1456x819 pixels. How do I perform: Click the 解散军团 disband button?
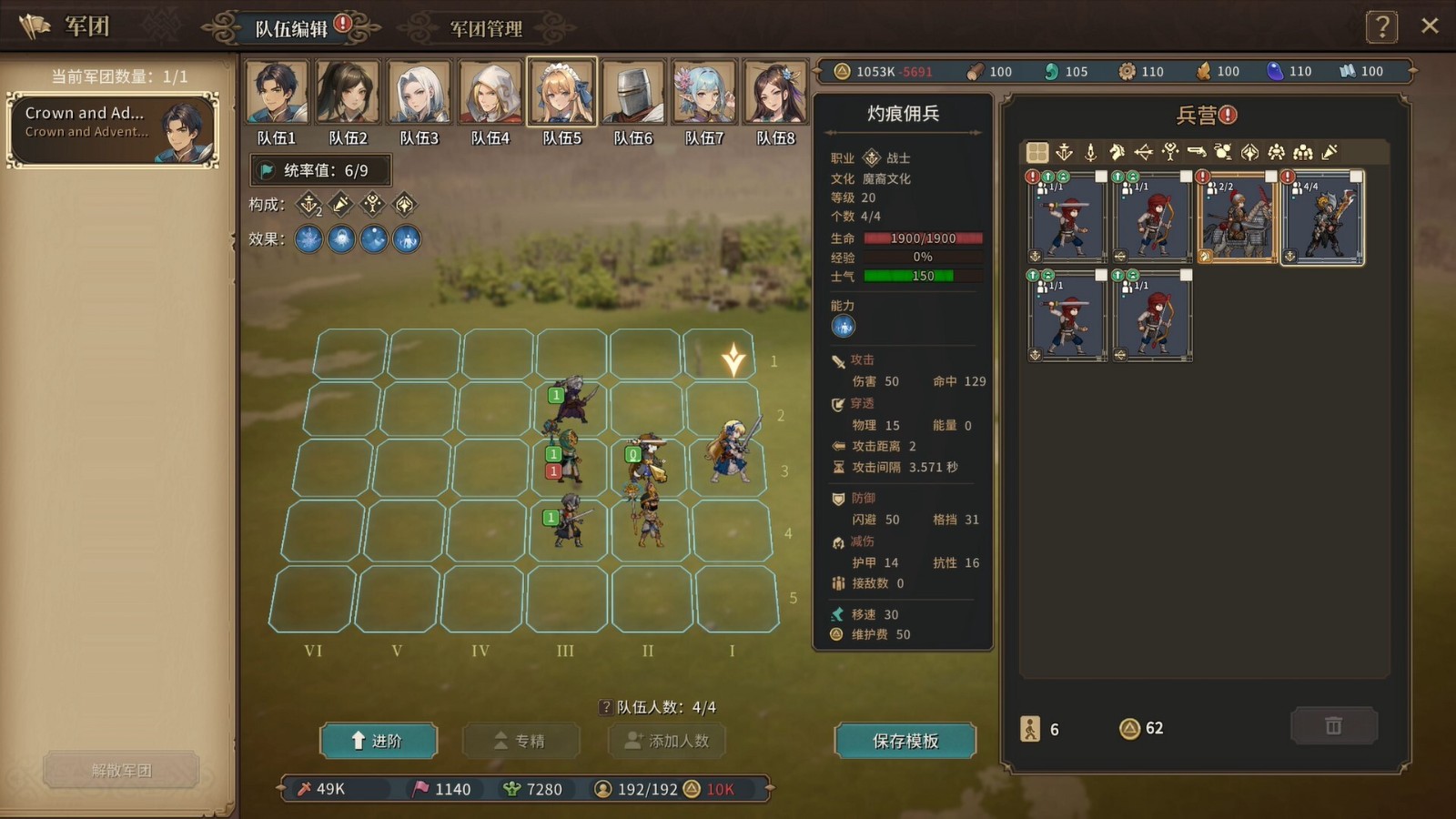(x=121, y=770)
